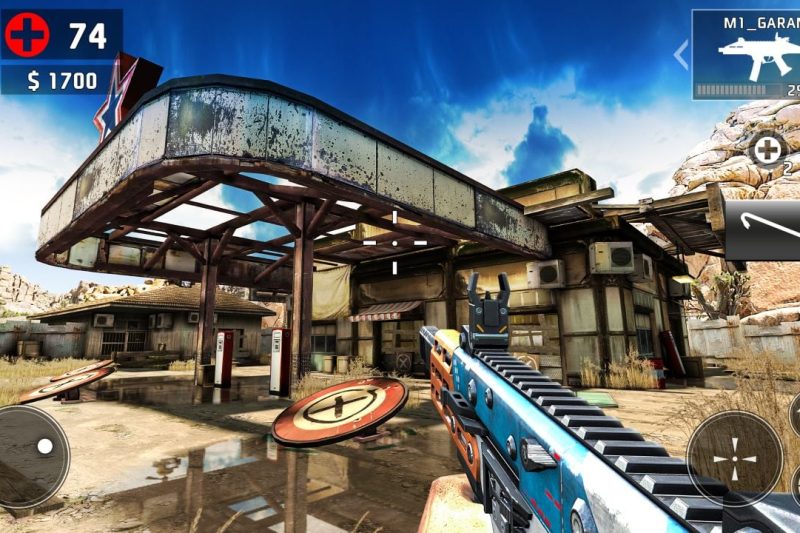Select the M1_GARAN weapon panel
The image size is (800, 533).
tap(746, 54)
